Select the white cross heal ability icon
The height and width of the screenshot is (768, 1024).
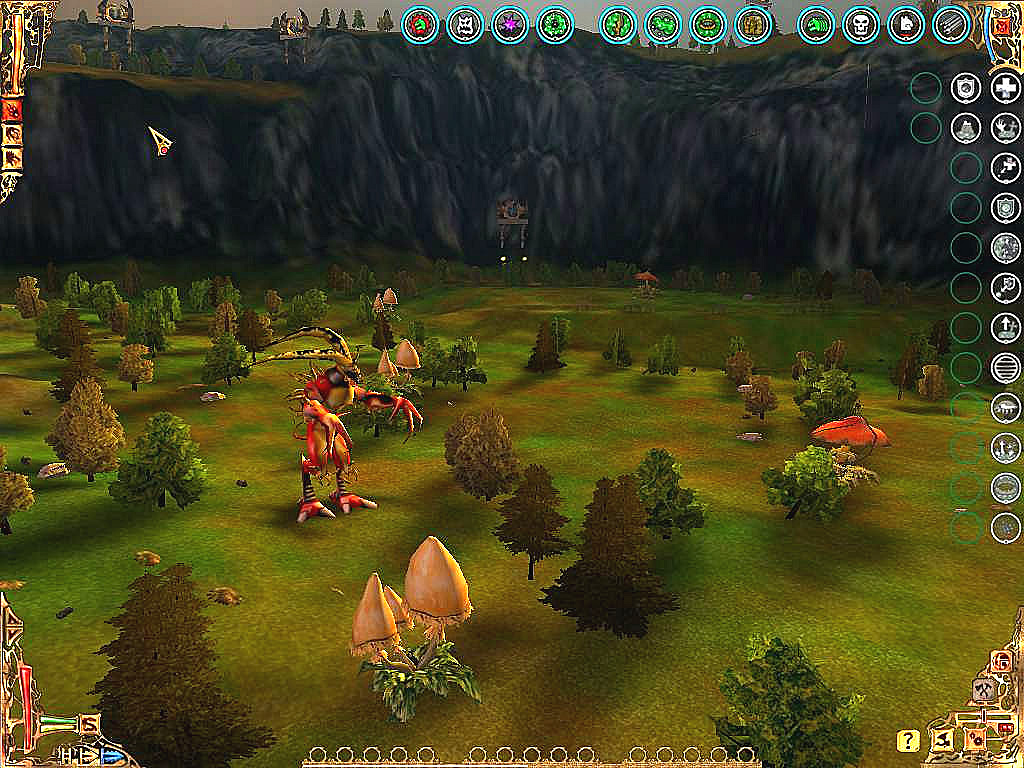click(x=1005, y=88)
